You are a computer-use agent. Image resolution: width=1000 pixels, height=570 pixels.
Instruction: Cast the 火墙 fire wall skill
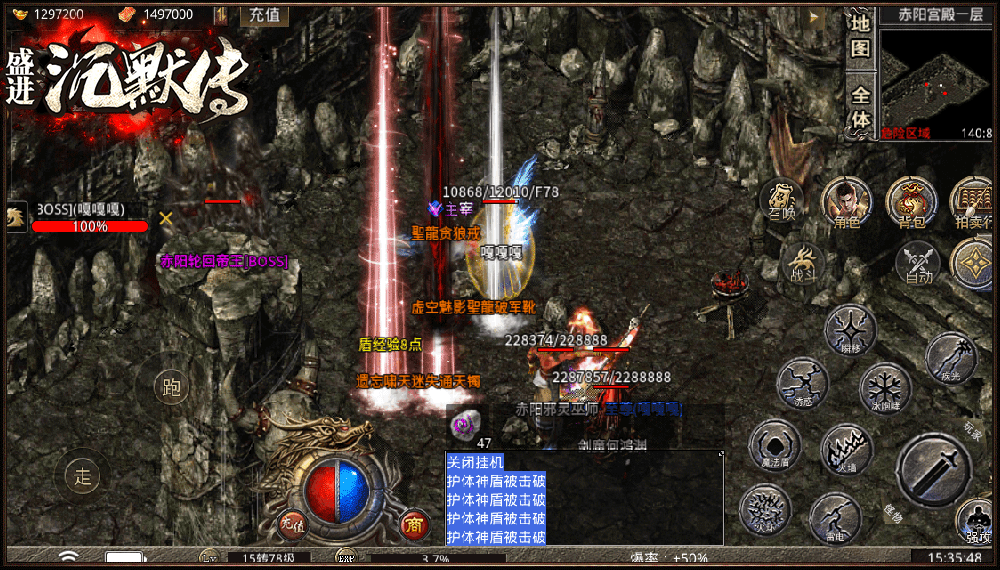[847, 450]
